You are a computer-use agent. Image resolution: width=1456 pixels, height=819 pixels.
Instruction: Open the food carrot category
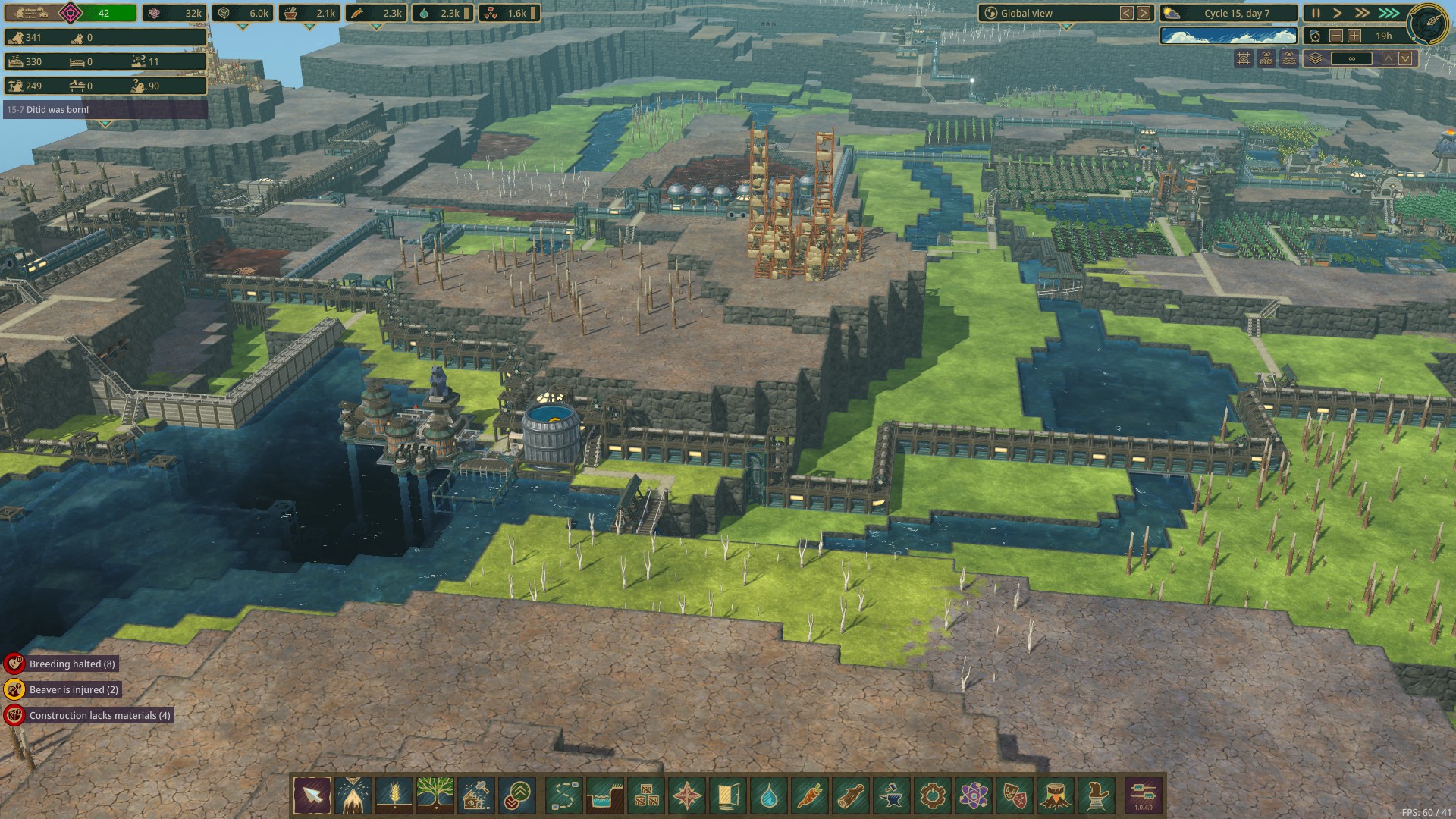click(810, 795)
